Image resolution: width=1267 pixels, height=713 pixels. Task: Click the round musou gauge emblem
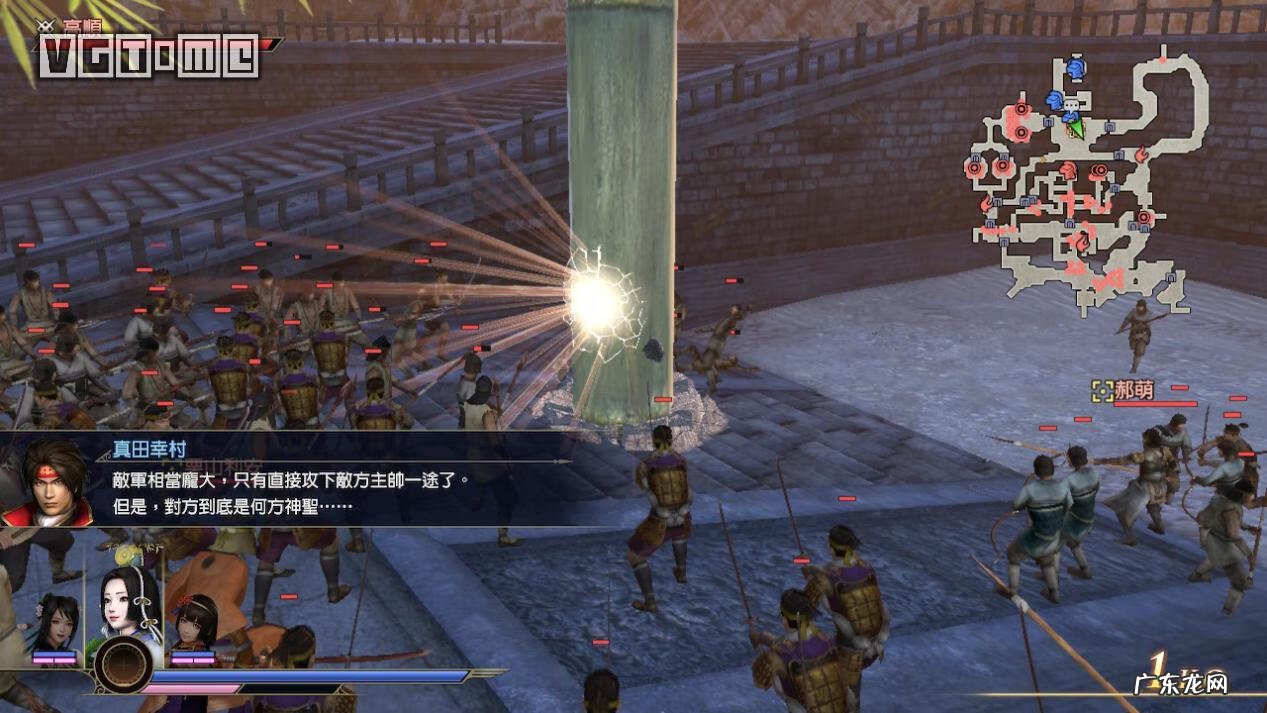[x=125, y=665]
